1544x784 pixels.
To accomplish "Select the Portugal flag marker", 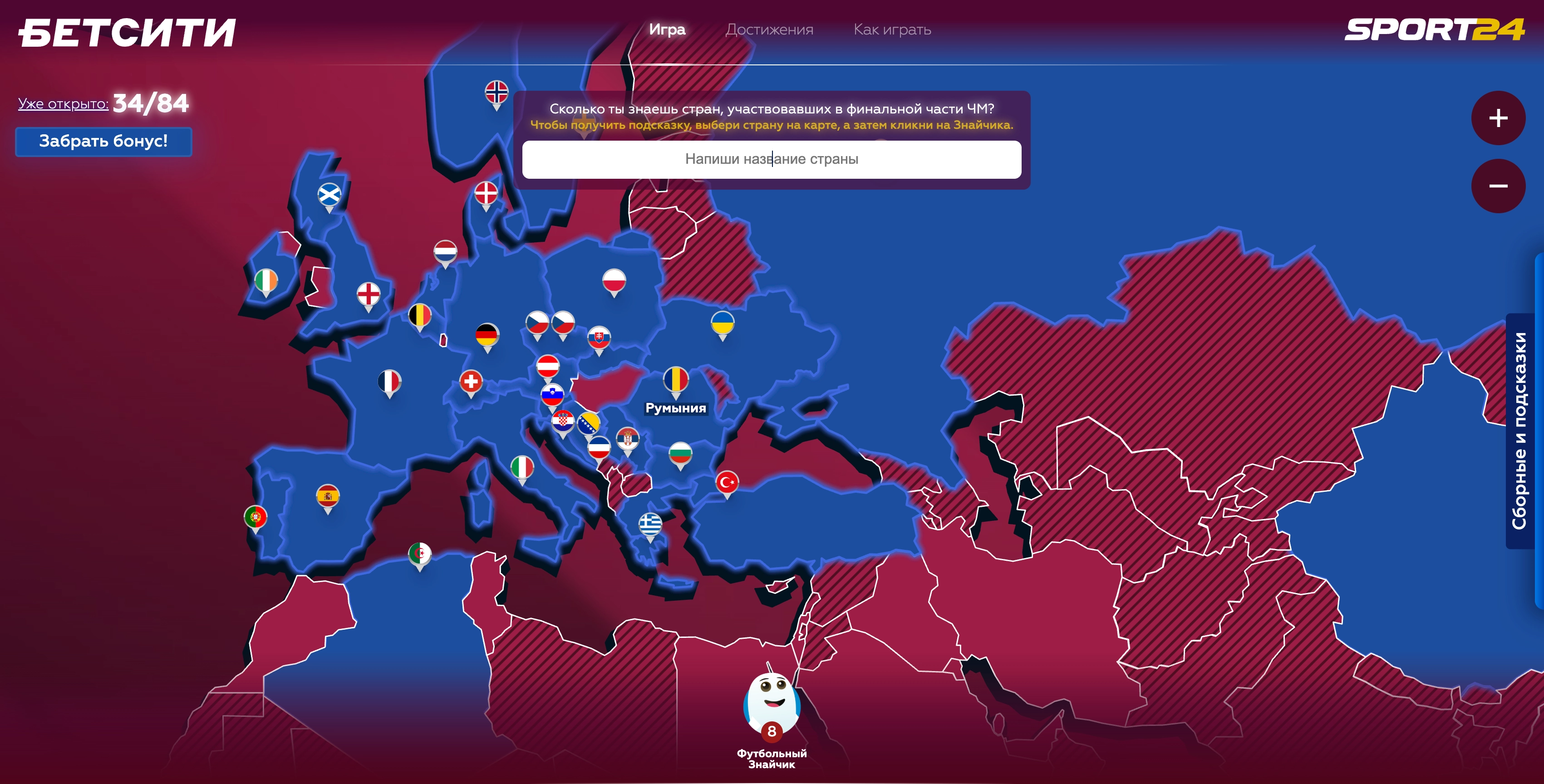I will (x=256, y=516).
